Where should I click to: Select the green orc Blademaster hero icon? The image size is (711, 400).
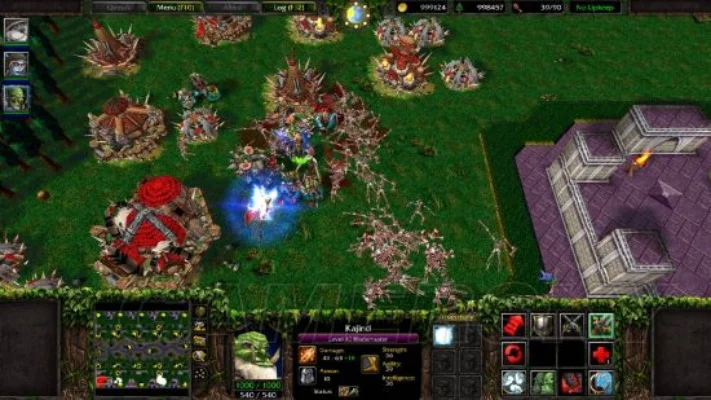click(x=16, y=98)
